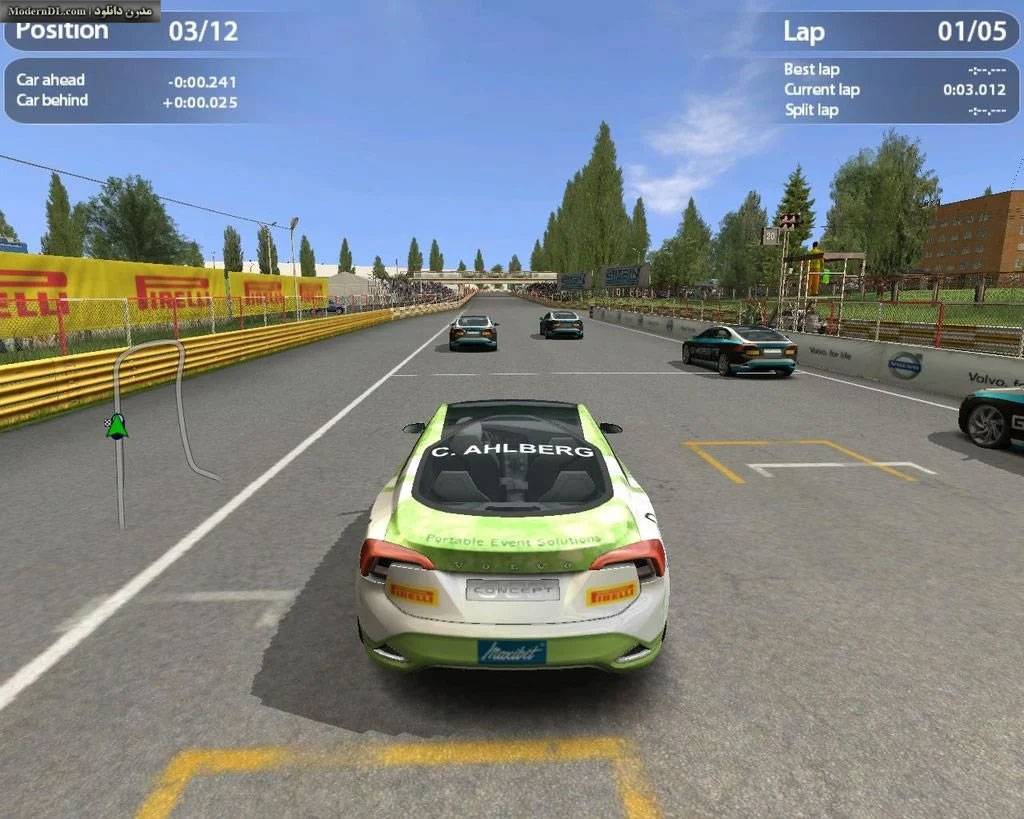Select the green car marker on the minimap
The width and height of the screenshot is (1024, 819).
click(x=118, y=427)
